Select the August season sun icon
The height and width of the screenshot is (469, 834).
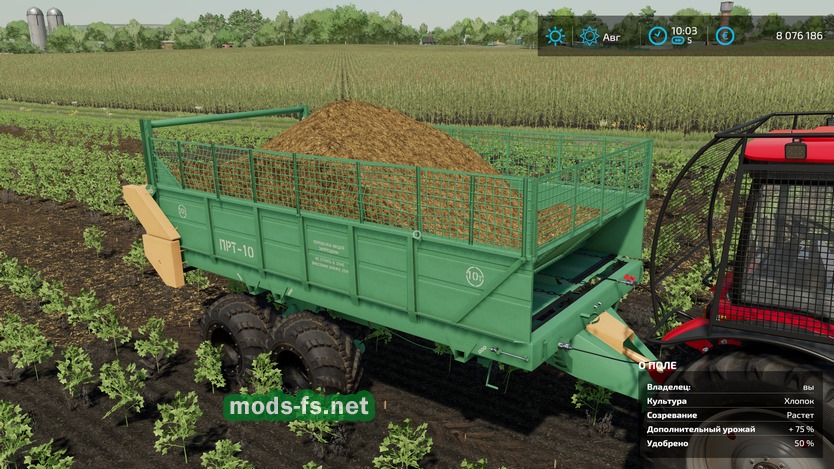(x=590, y=36)
